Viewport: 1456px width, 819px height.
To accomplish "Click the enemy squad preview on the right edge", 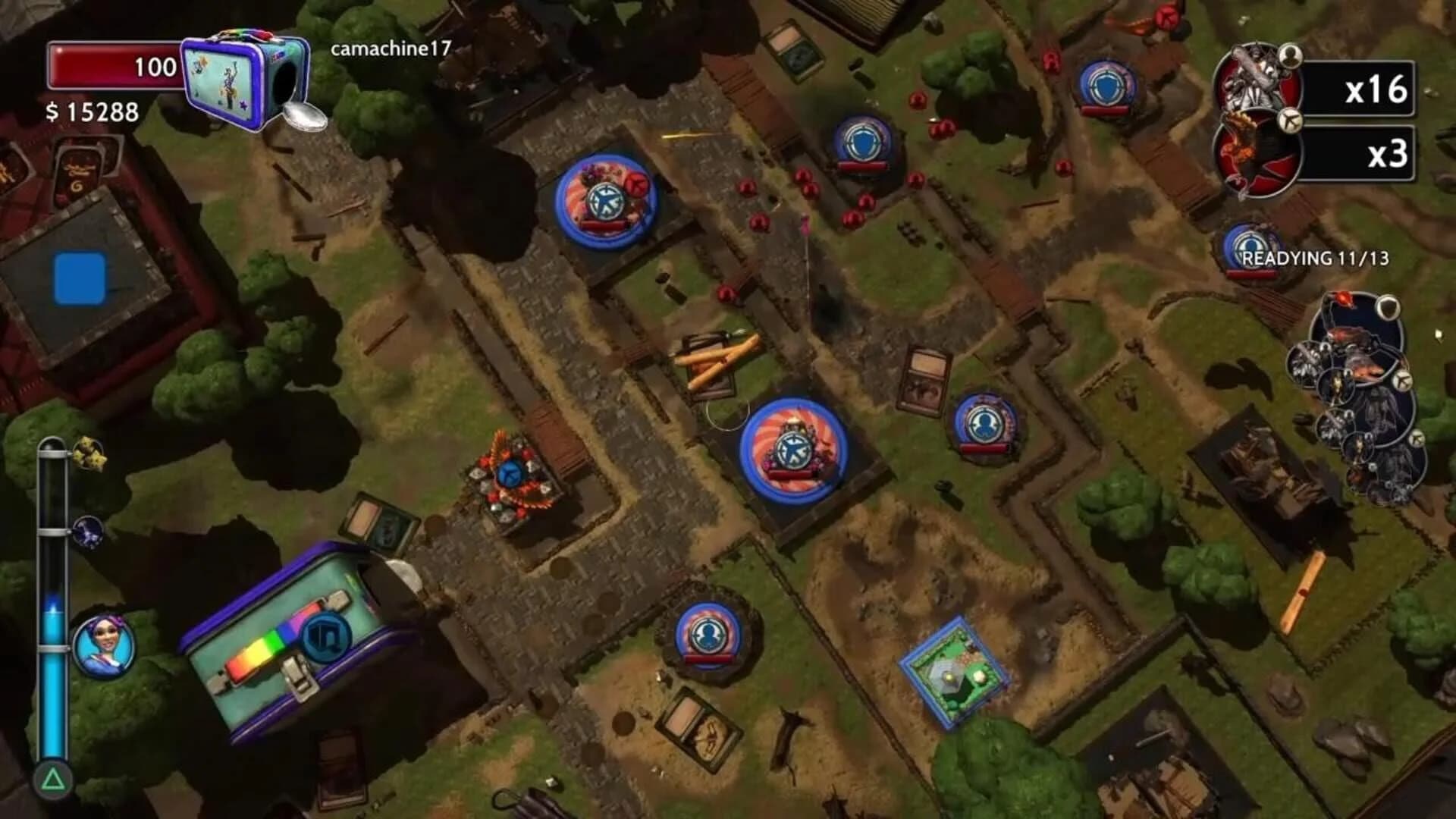I will click(1357, 387).
